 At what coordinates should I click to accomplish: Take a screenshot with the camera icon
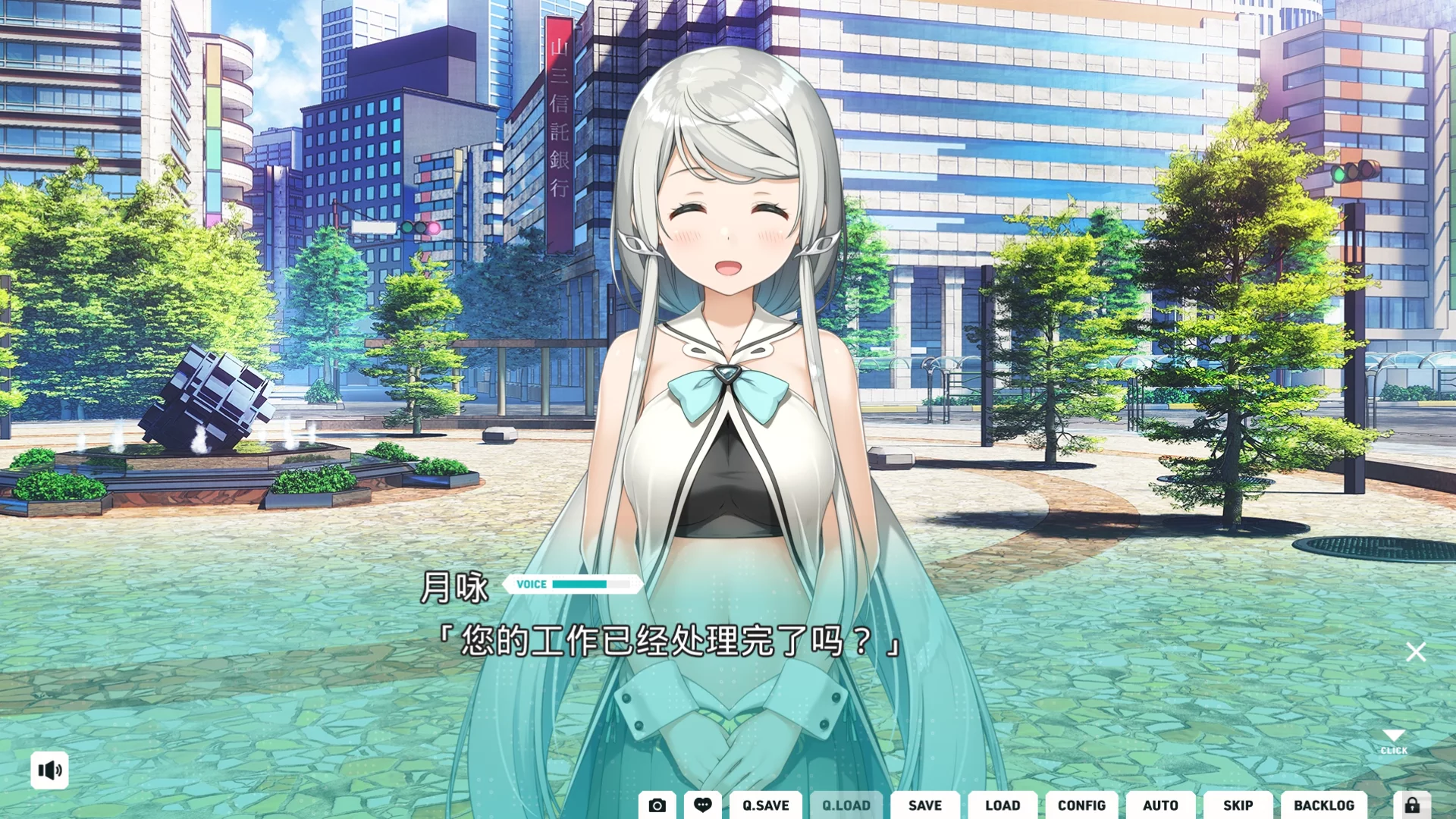coord(657,806)
